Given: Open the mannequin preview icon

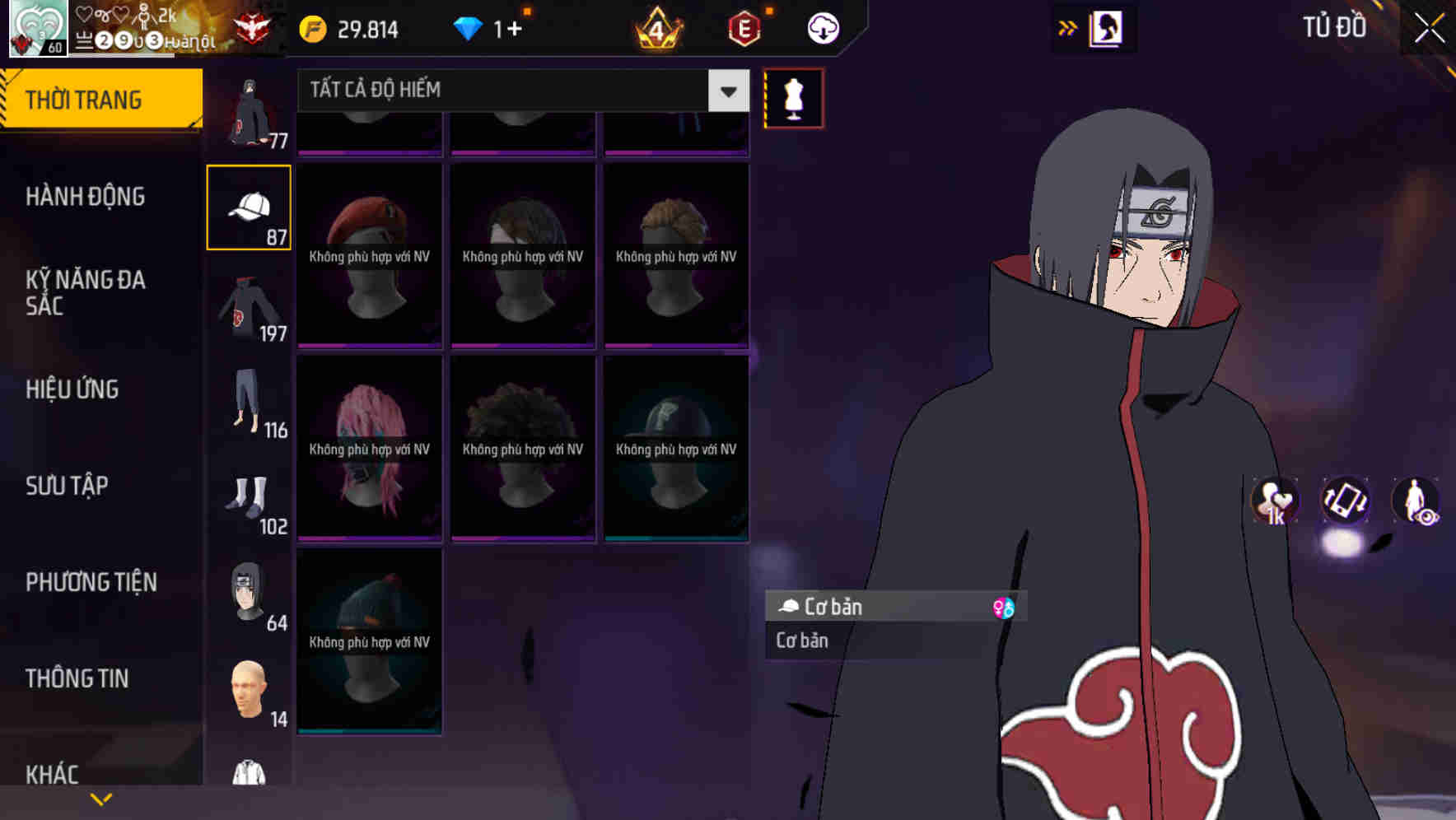Looking at the screenshot, I should point(793,97).
